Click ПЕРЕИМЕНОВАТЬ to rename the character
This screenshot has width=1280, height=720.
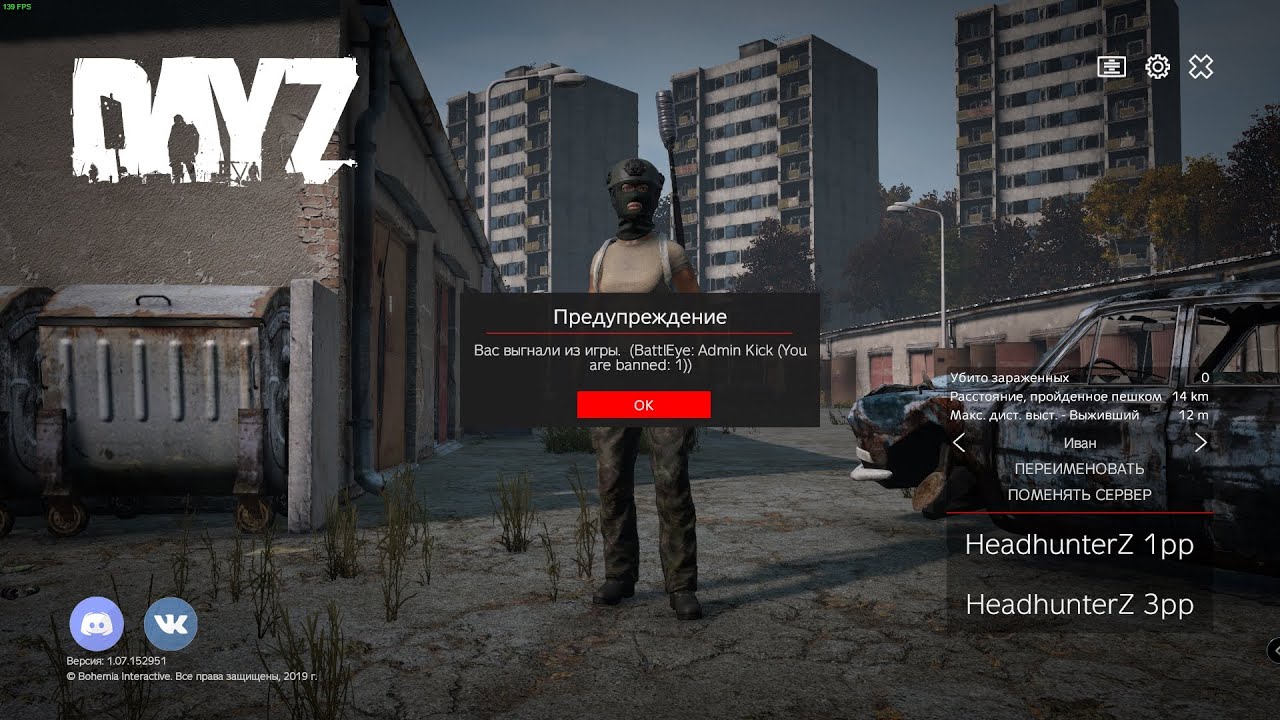(1079, 469)
